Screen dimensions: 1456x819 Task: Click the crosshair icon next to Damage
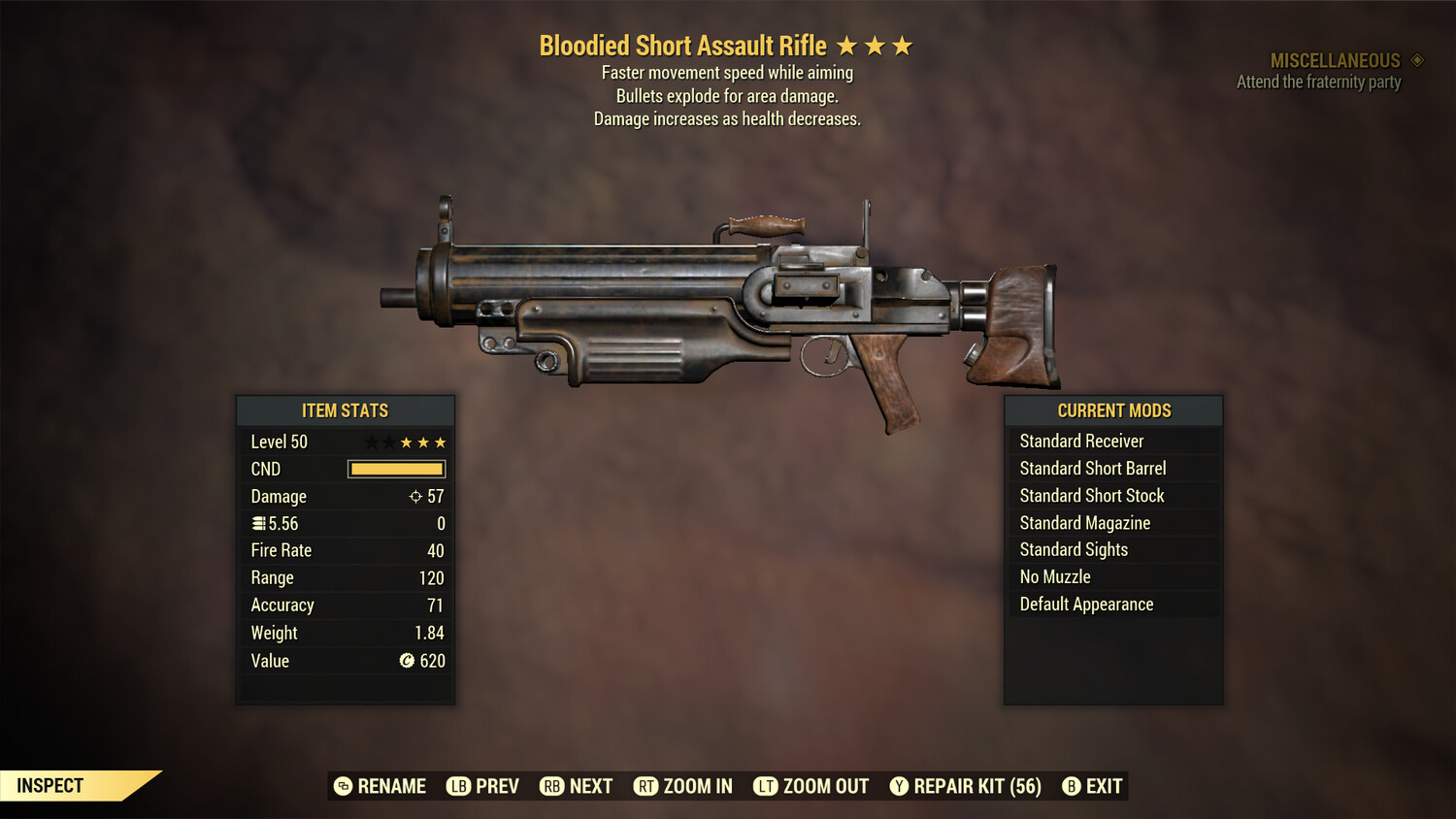point(416,496)
